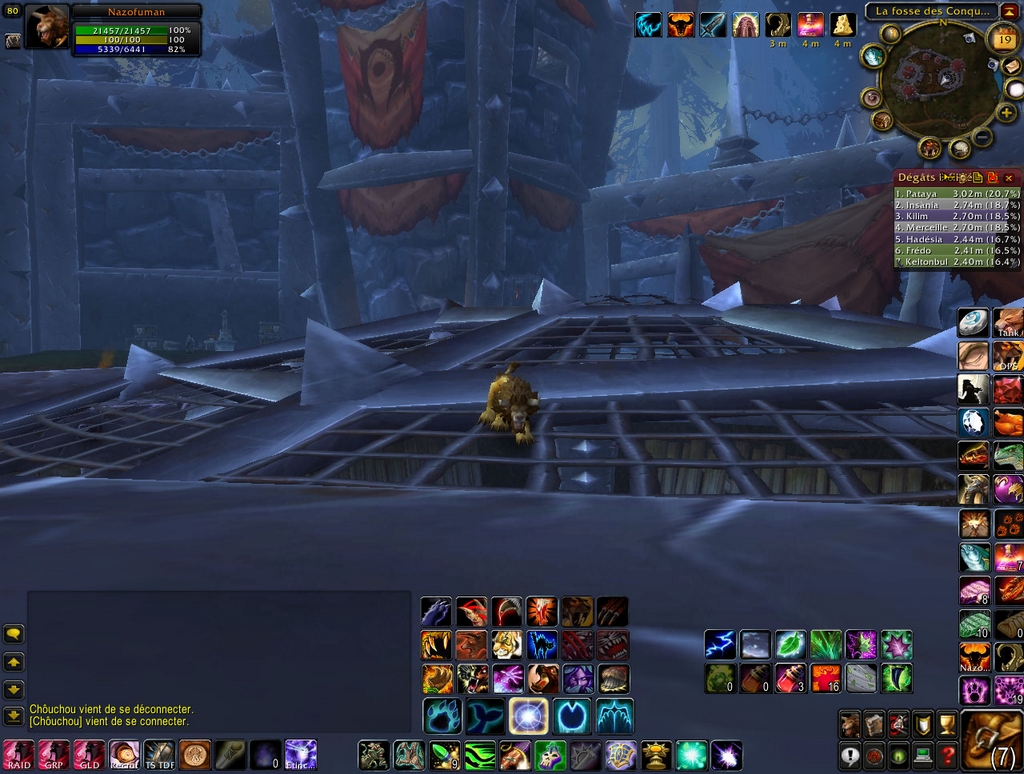Select Pataya's row in the damage meter
Viewport: 1024px width, 774px height.
(x=957, y=194)
